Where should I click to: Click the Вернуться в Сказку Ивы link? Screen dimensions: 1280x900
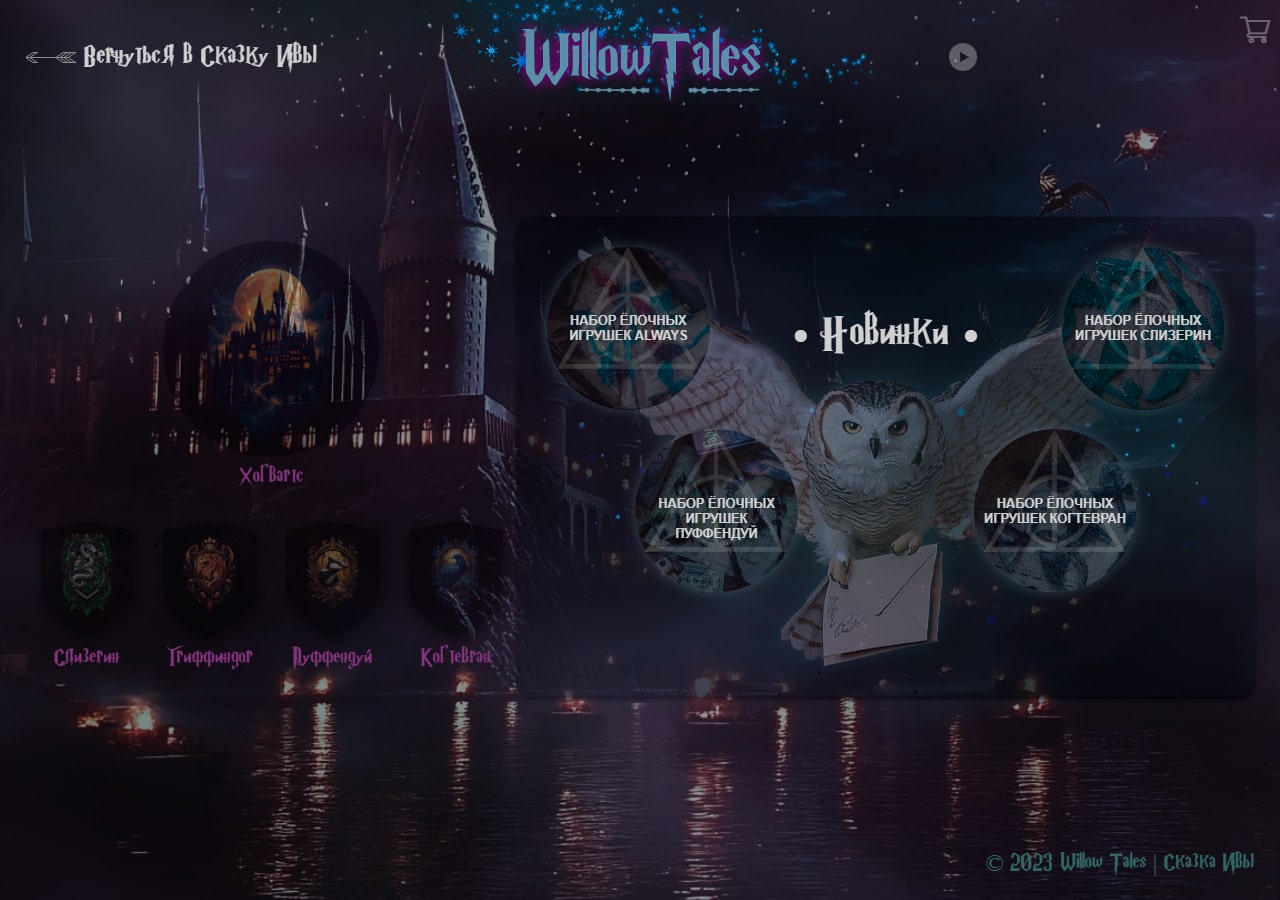pos(200,57)
